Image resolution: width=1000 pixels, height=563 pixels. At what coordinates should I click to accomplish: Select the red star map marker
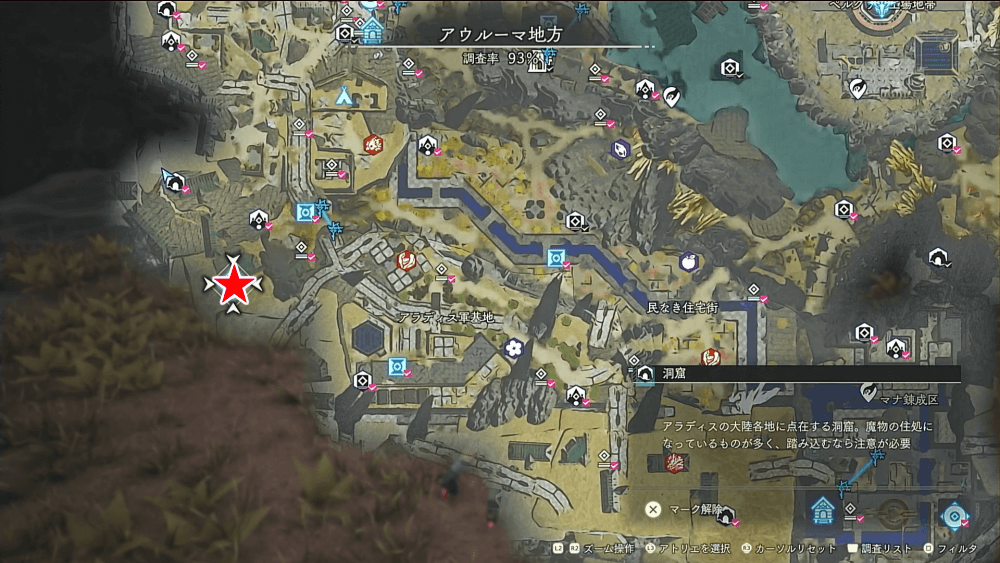click(234, 285)
